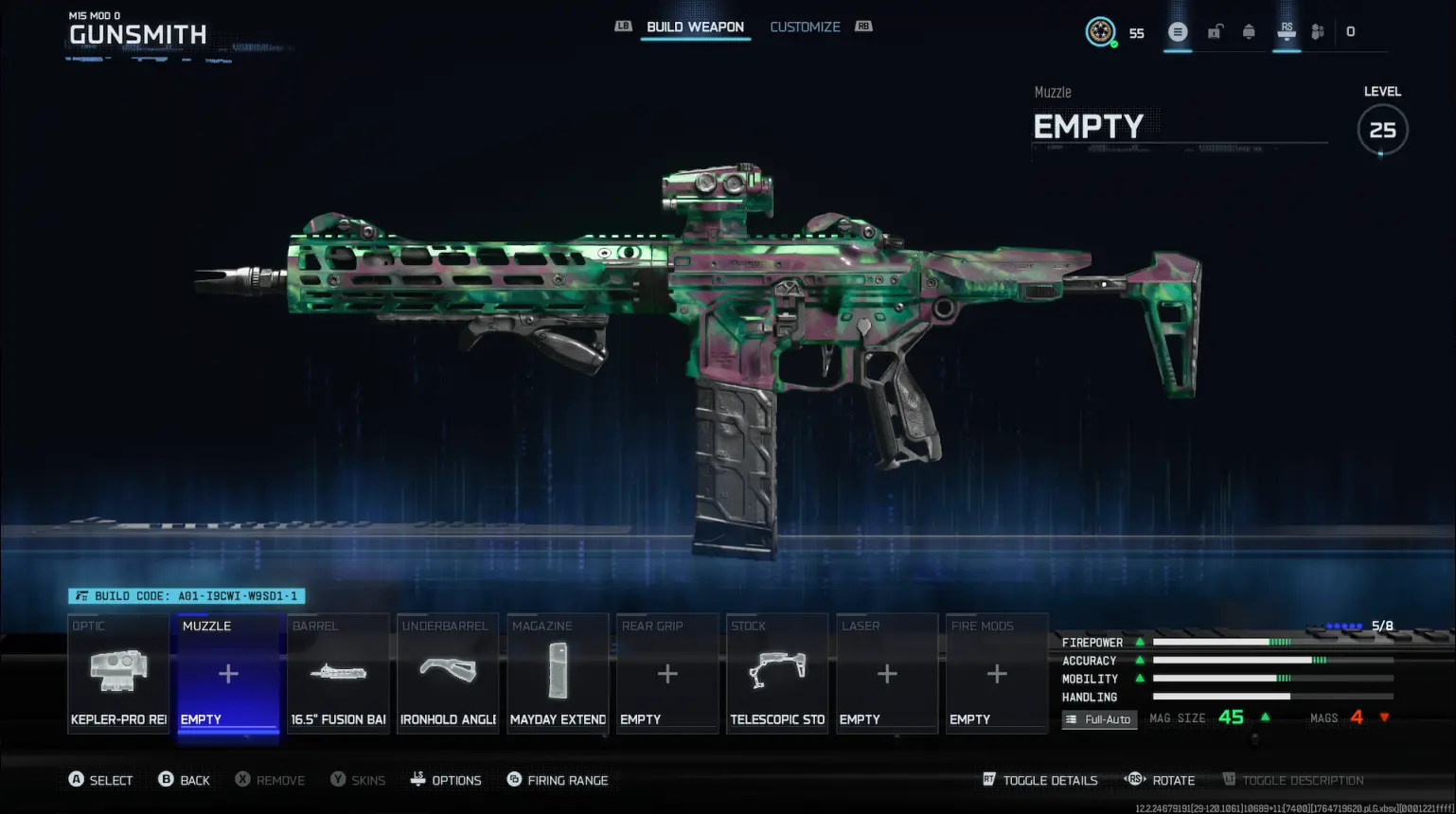
Task: Open the empty Laser attachment slot
Action: pyautogui.click(x=887, y=673)
